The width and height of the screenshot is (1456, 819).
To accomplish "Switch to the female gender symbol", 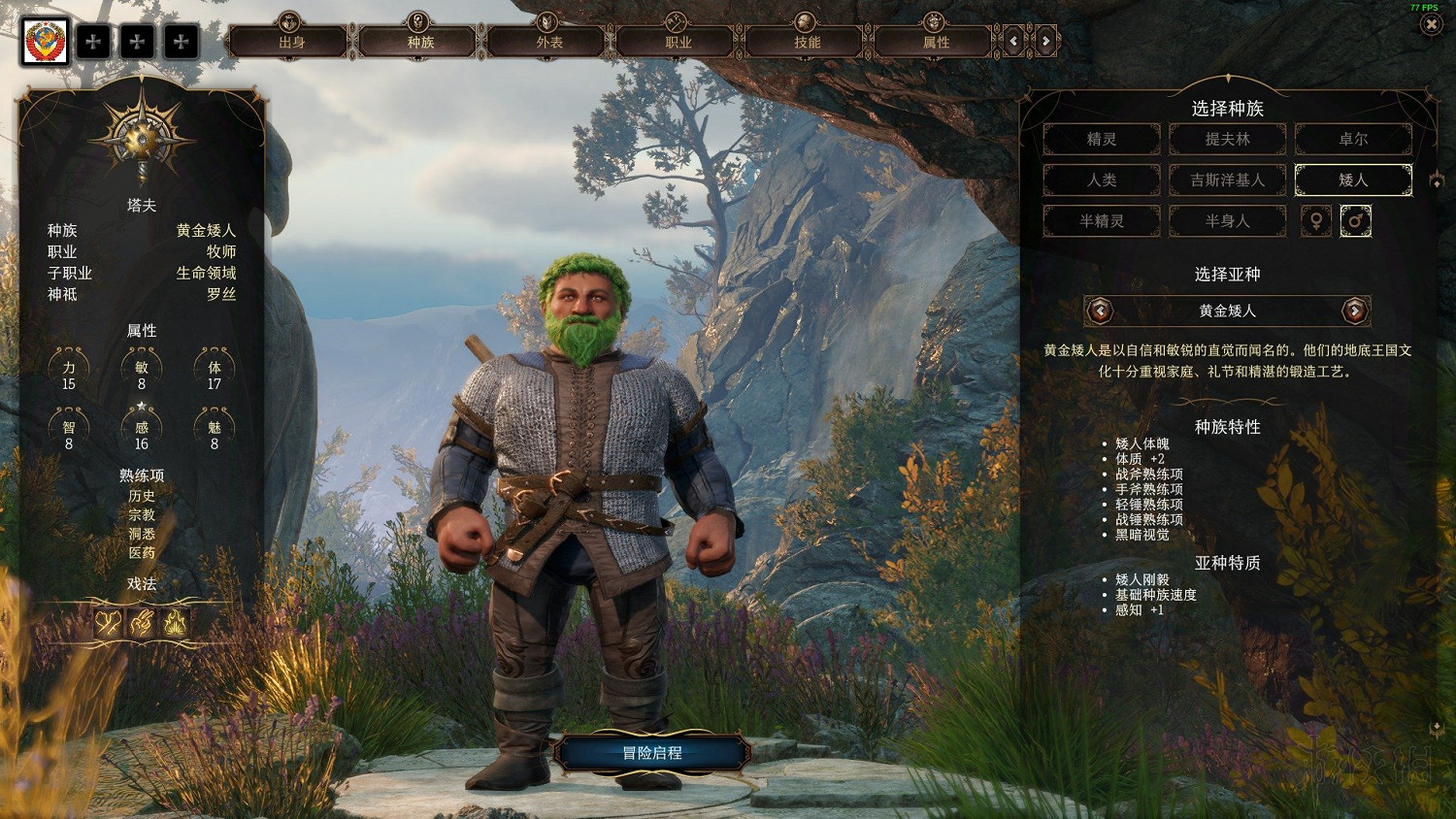I will tap(1316, 220).
